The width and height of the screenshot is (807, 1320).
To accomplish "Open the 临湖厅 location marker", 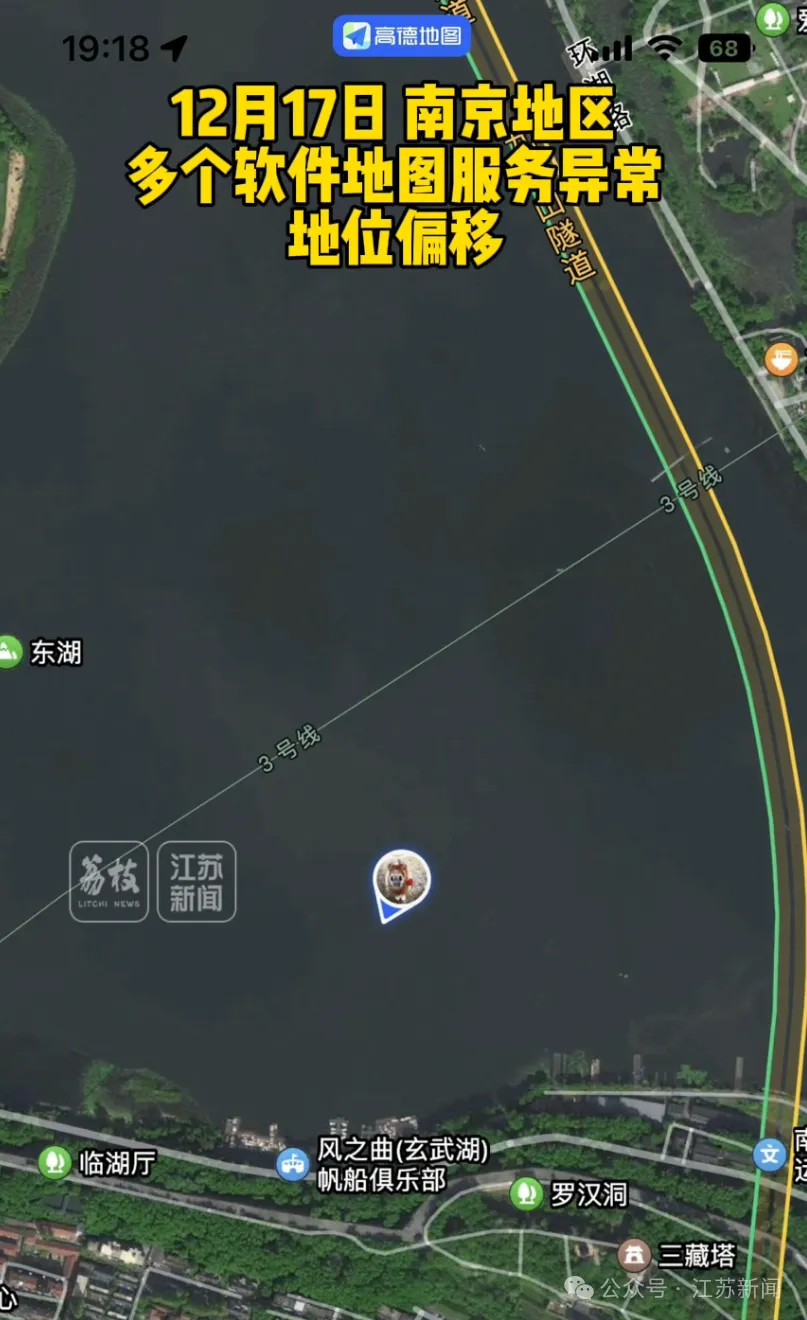I will tap(54, 1162).
